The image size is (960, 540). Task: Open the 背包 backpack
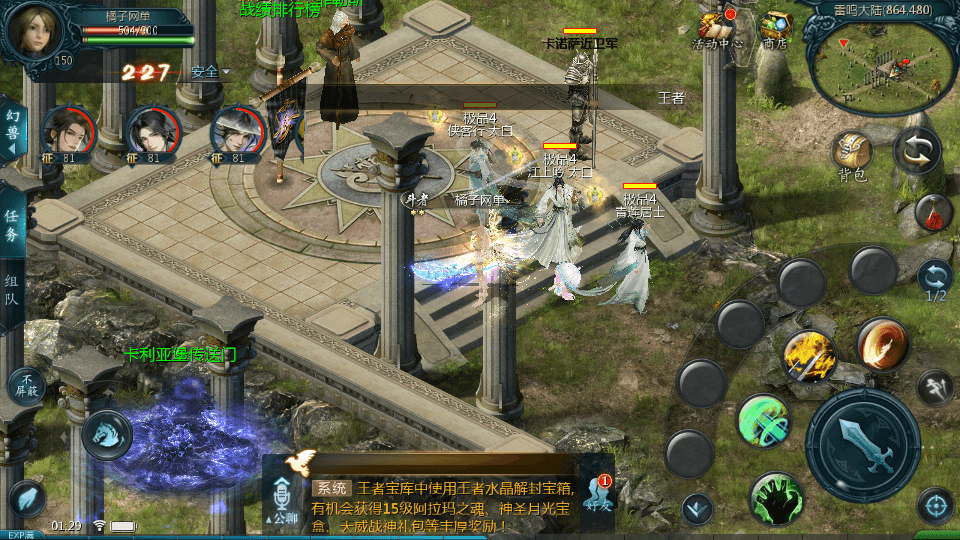point(852,152)
